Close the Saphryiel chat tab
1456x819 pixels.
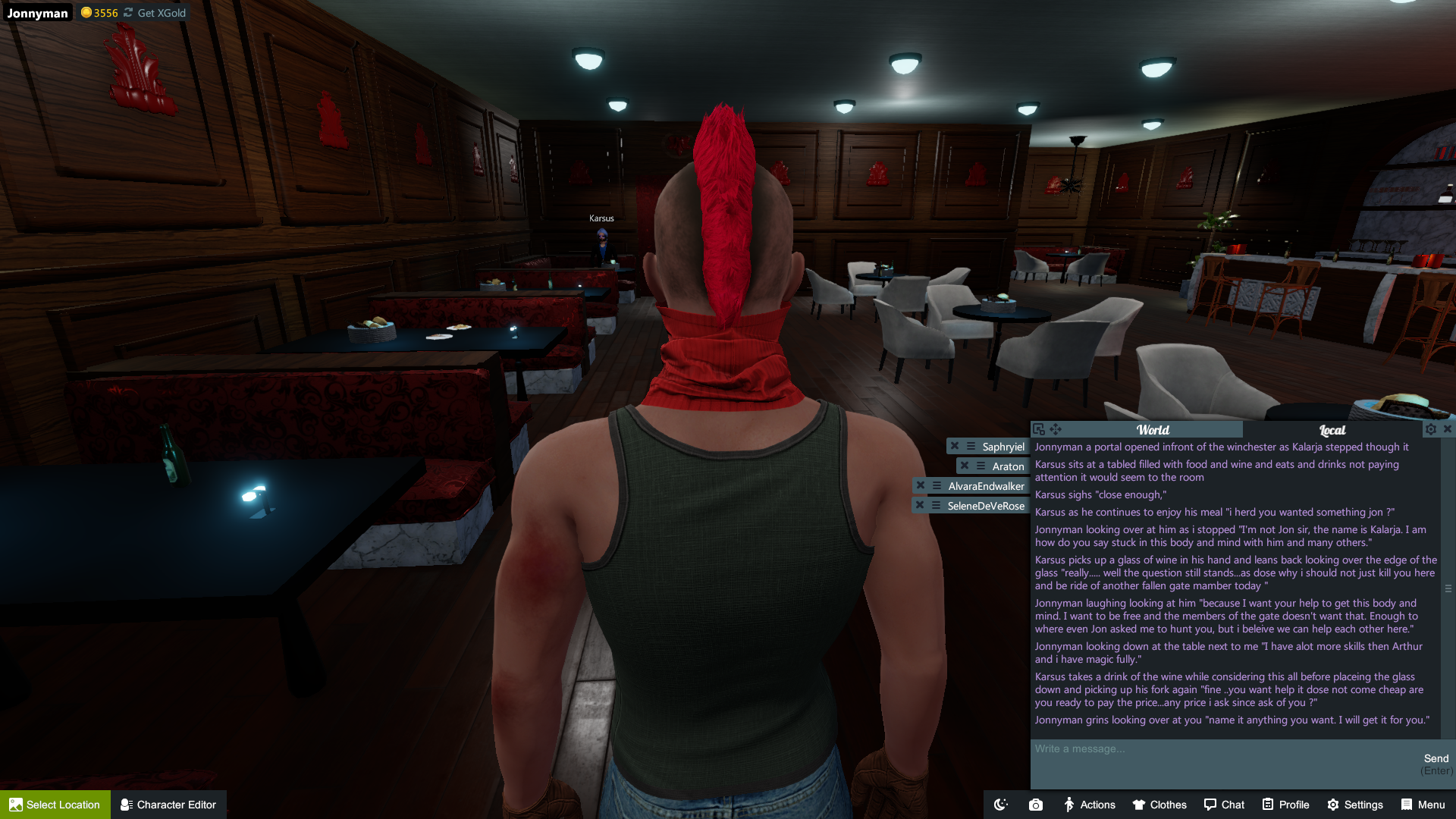coord(955,447)
